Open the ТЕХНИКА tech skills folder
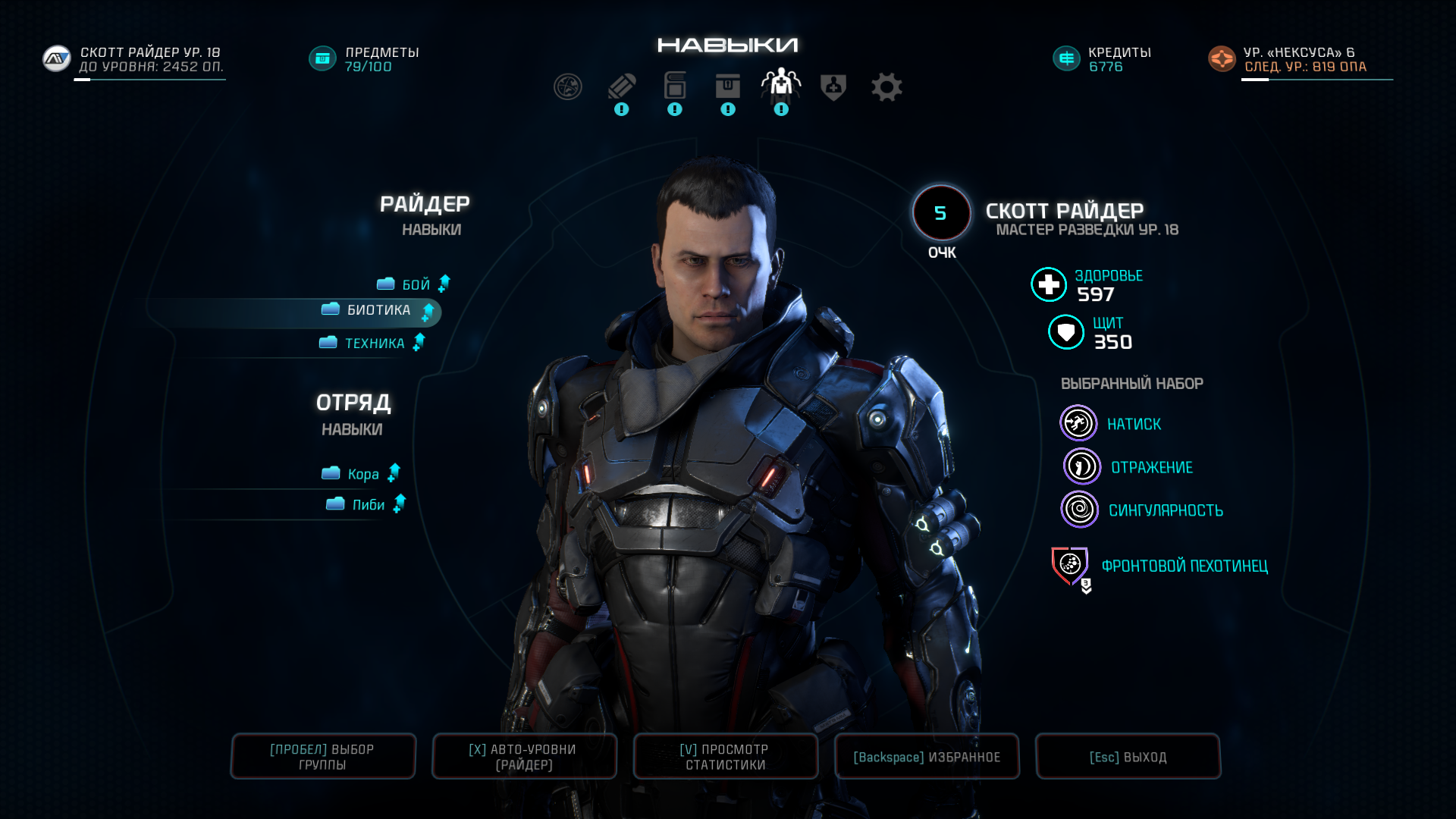1456x819 pixels. [374, 344]
